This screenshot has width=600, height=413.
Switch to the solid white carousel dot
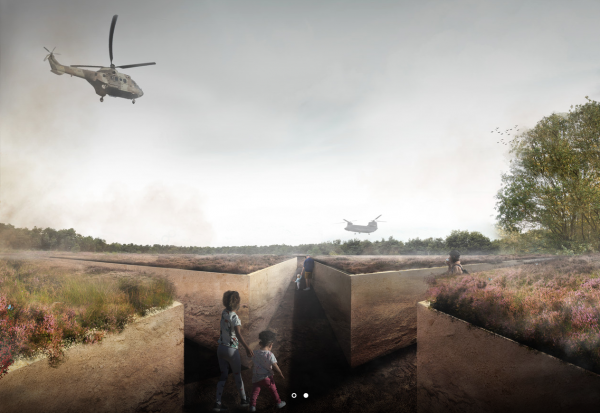tap(306, 396)
